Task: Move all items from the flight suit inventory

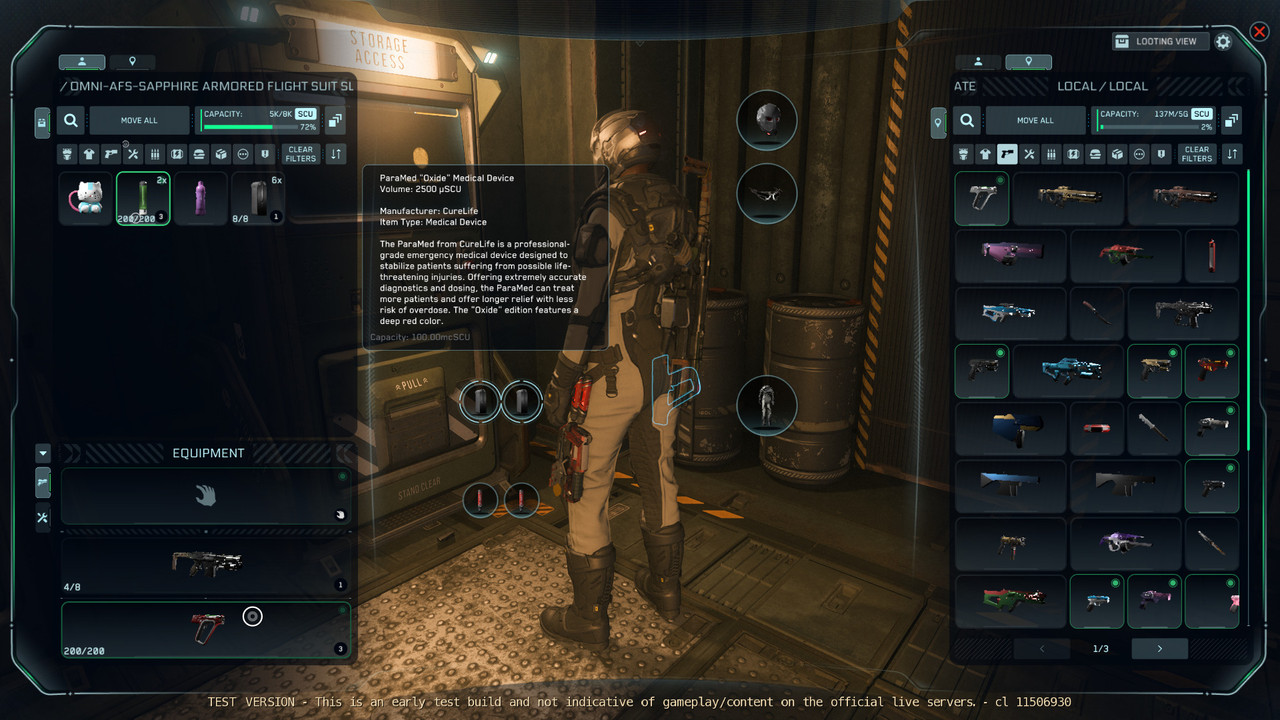Action: click(x=139, y=120)
